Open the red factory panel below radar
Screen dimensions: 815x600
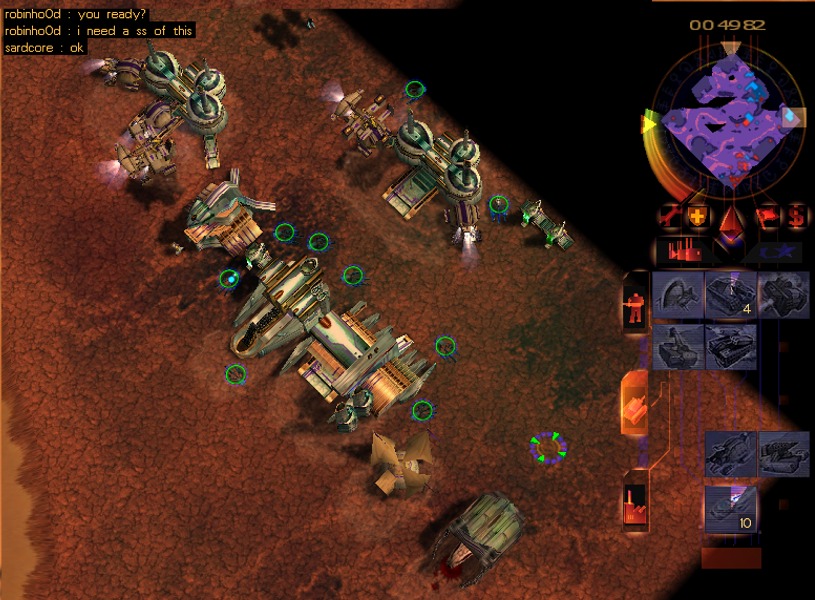point(686,252)
